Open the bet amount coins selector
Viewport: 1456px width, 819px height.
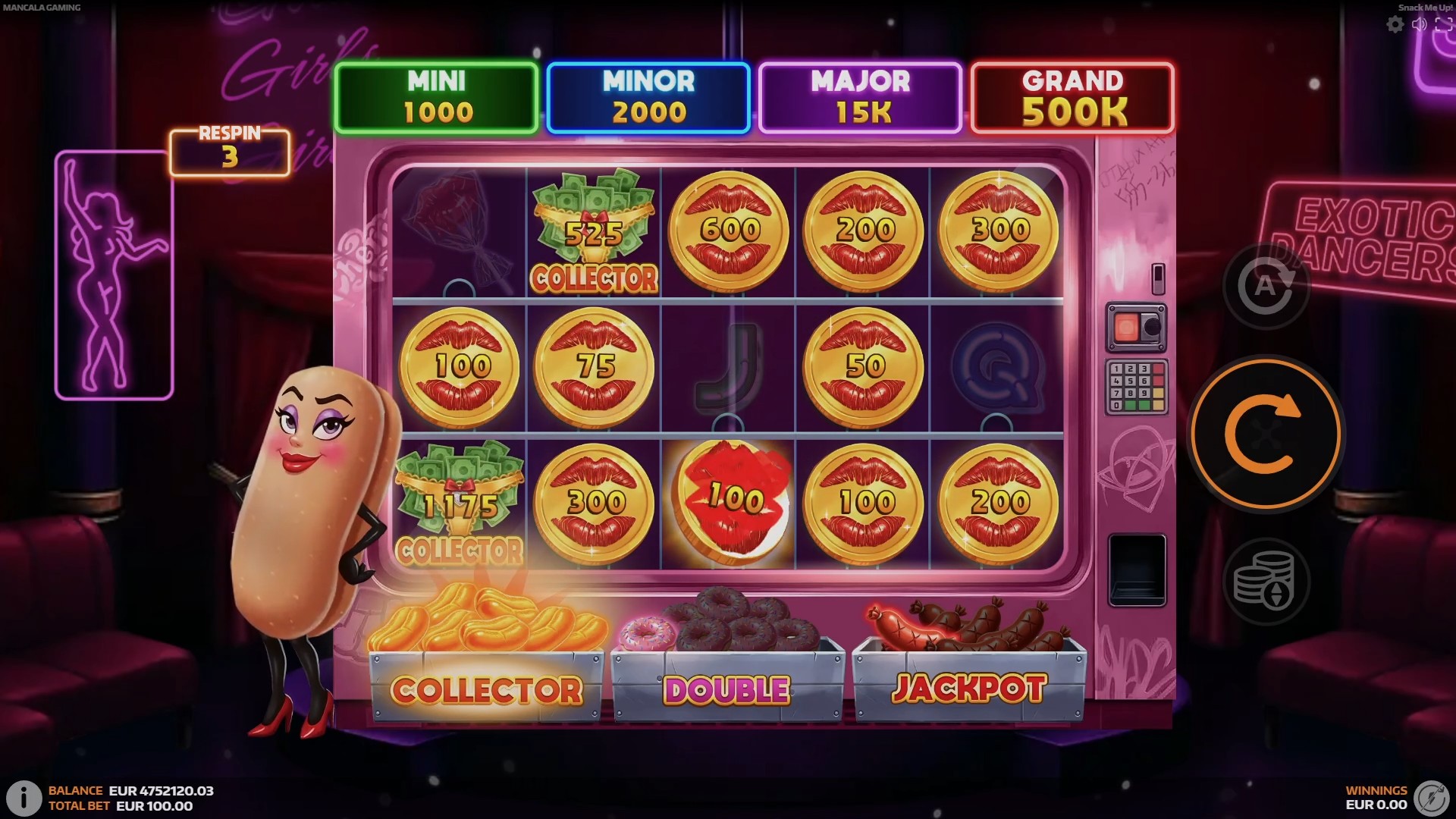point(1265,582)
